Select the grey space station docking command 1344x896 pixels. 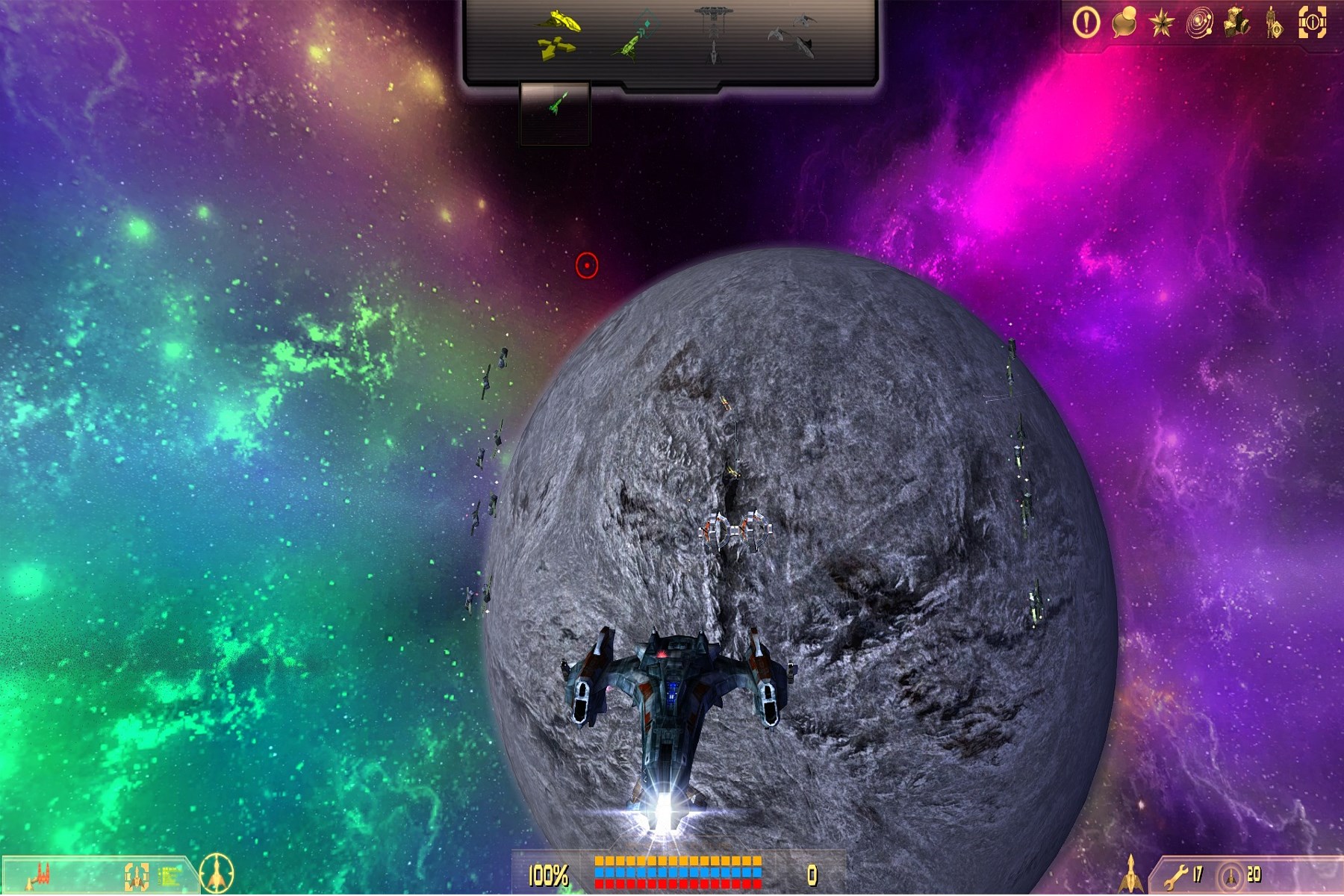coord(714,34)
